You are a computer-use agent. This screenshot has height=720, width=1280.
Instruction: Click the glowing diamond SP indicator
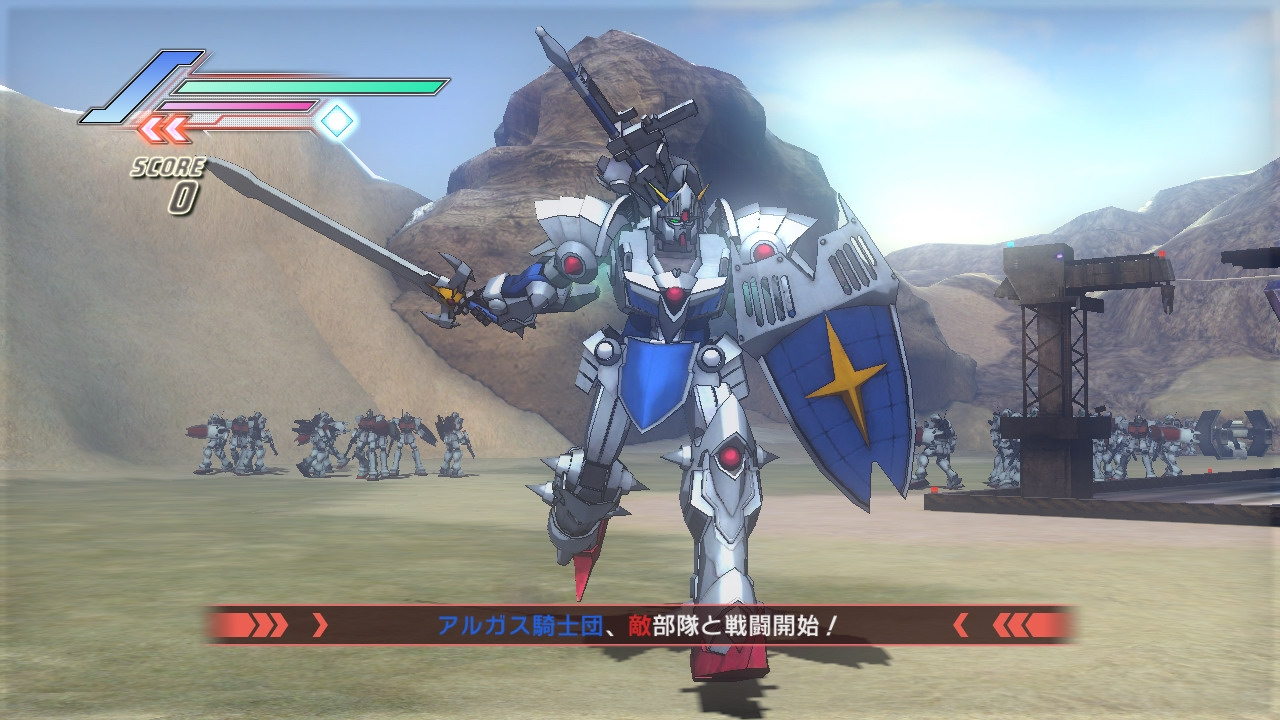pyautogui.click(x=337, y=120)
